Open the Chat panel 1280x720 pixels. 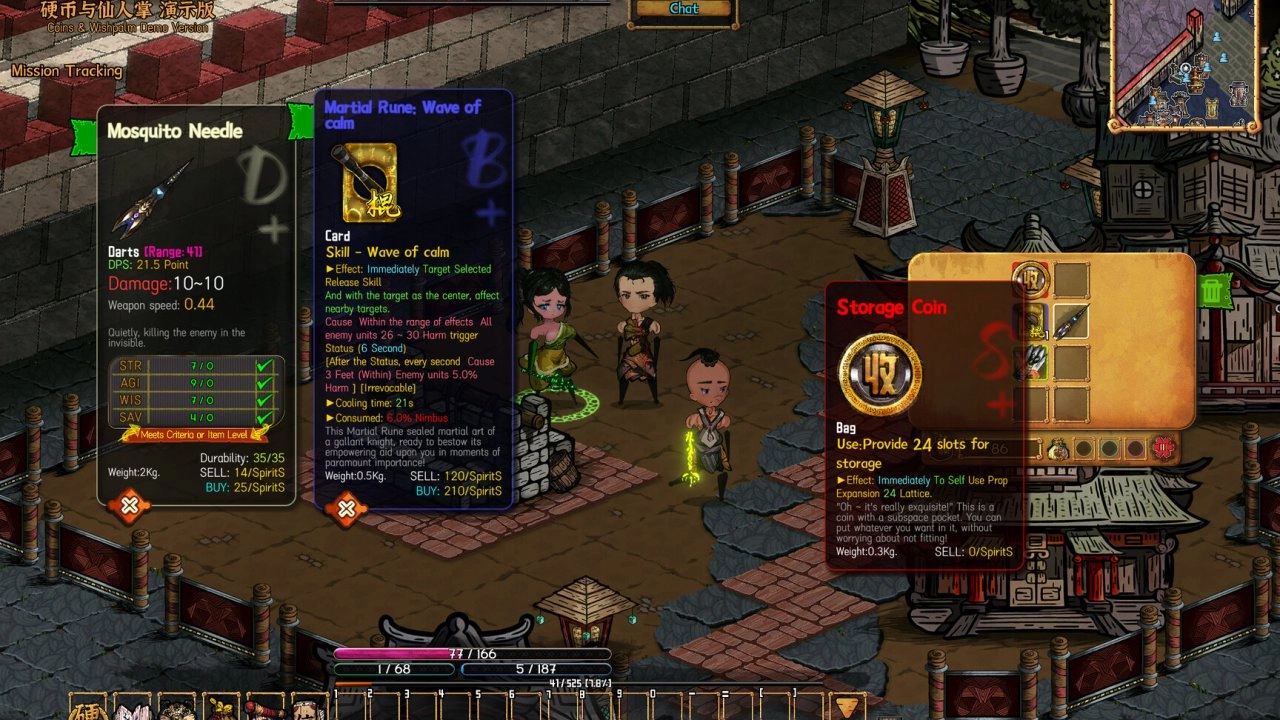(x=684, y=9)
